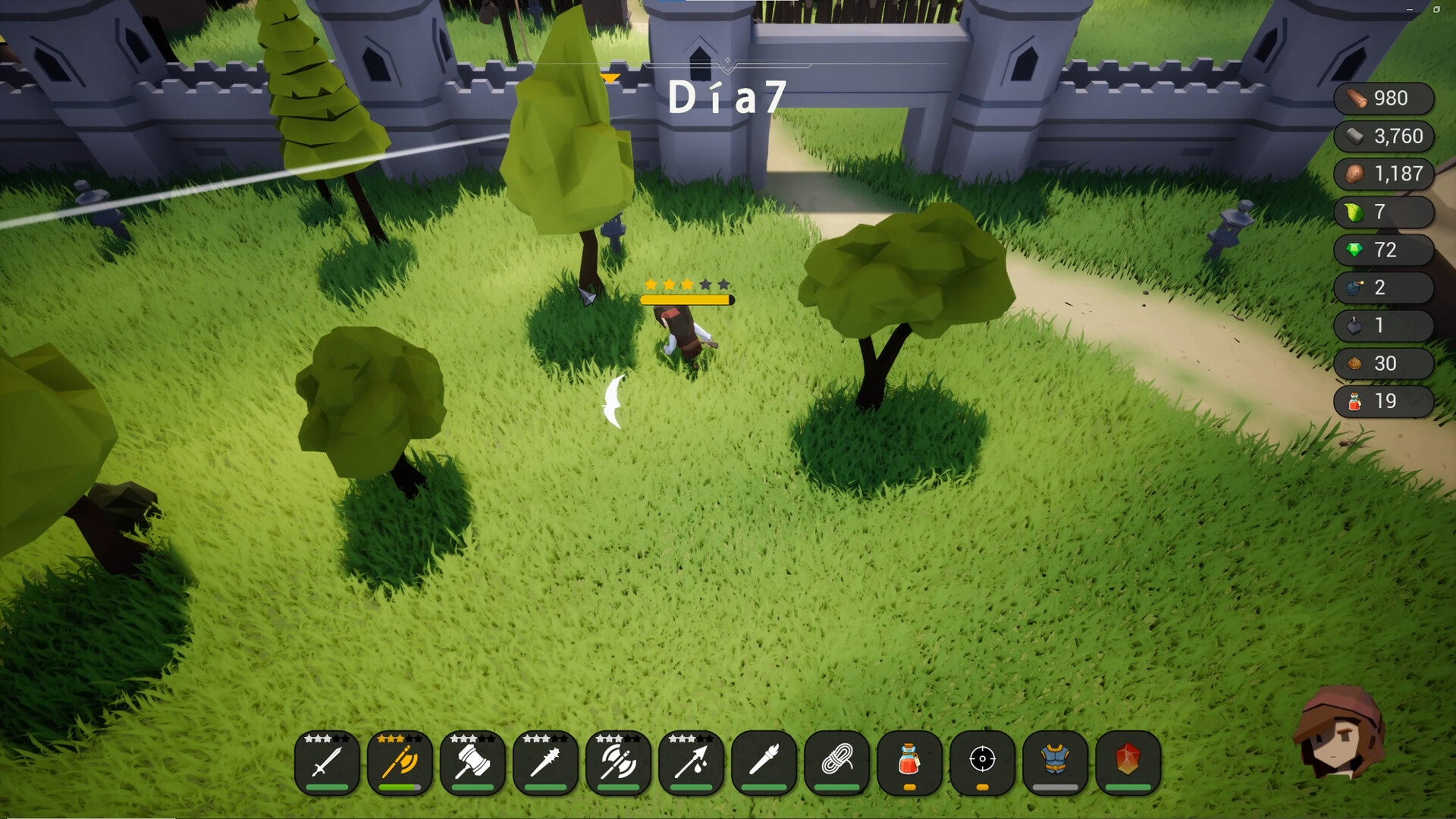The image size is (1456, 819).
Task: Equip the war hammer slot
Action: coord(472,761)
